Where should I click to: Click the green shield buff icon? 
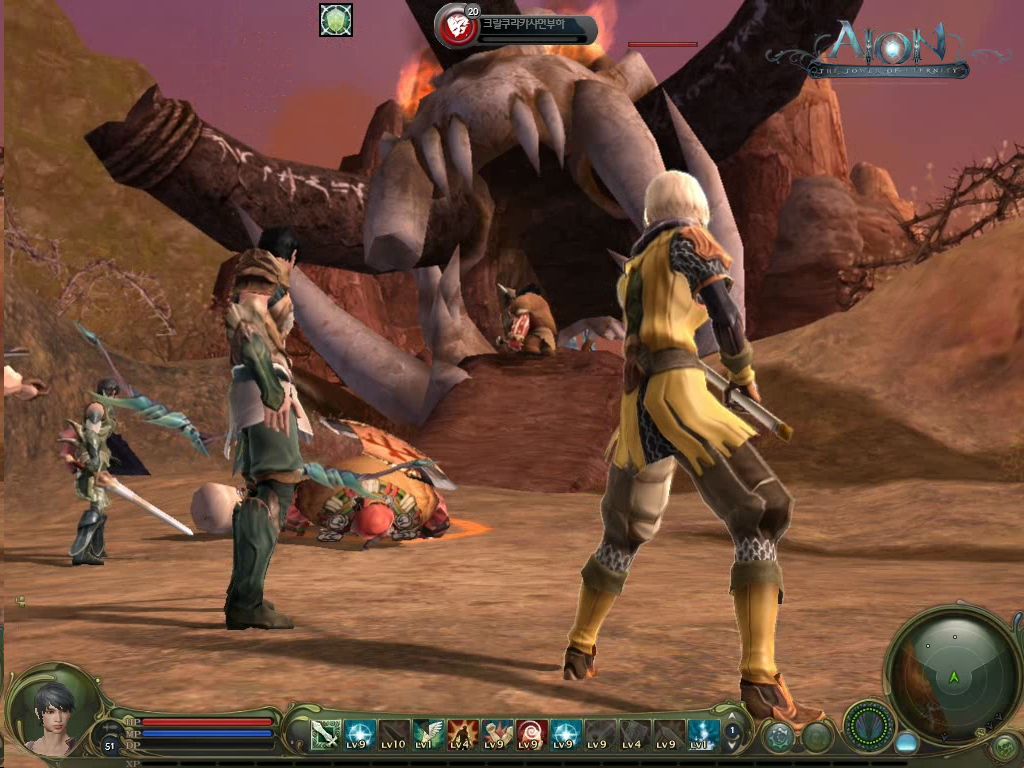[x=336, y=20]
